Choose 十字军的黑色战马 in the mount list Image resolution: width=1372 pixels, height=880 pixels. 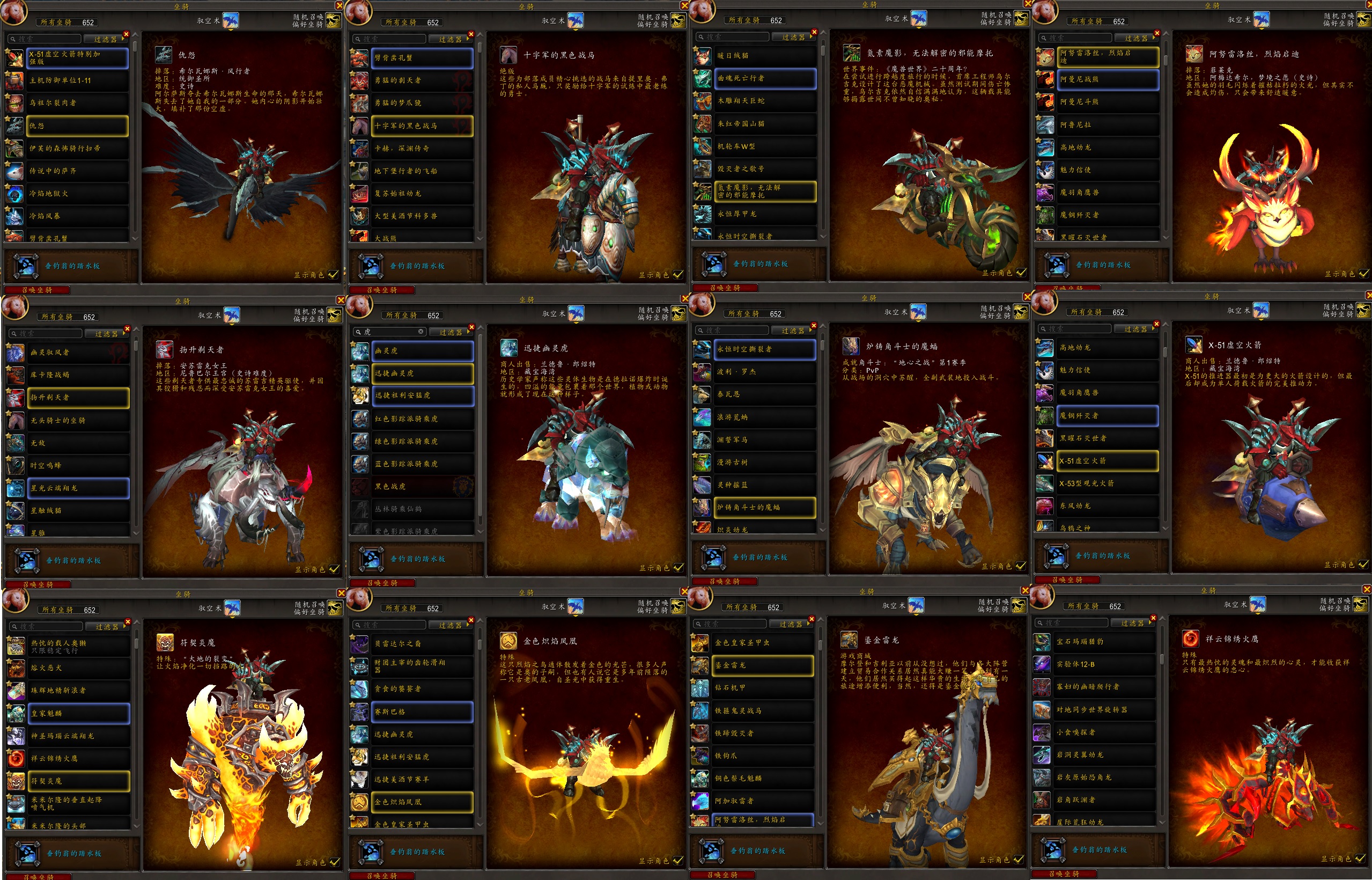tap(422, 126)
